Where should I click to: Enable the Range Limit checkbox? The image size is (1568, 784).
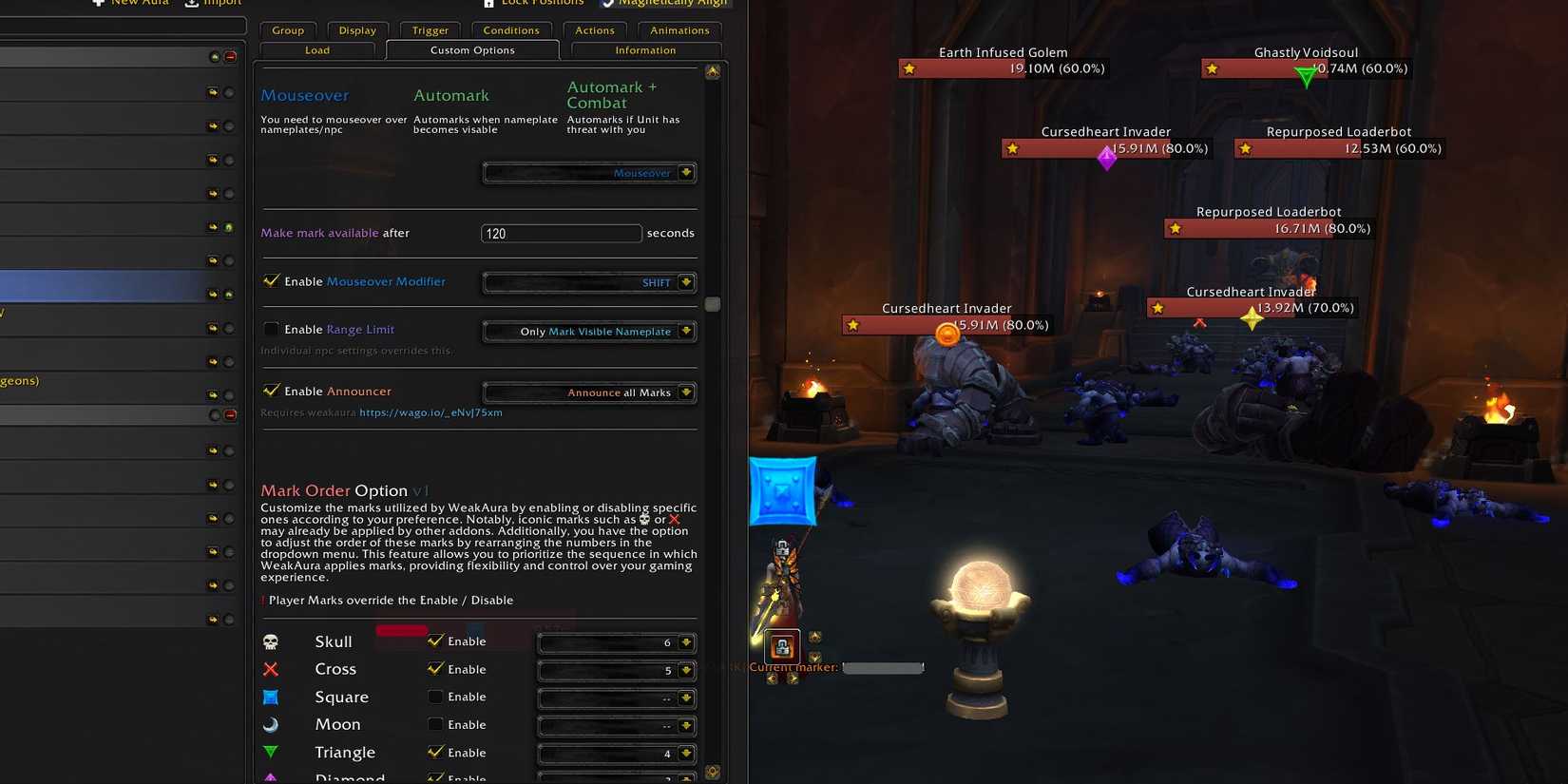tap(272, 329)
